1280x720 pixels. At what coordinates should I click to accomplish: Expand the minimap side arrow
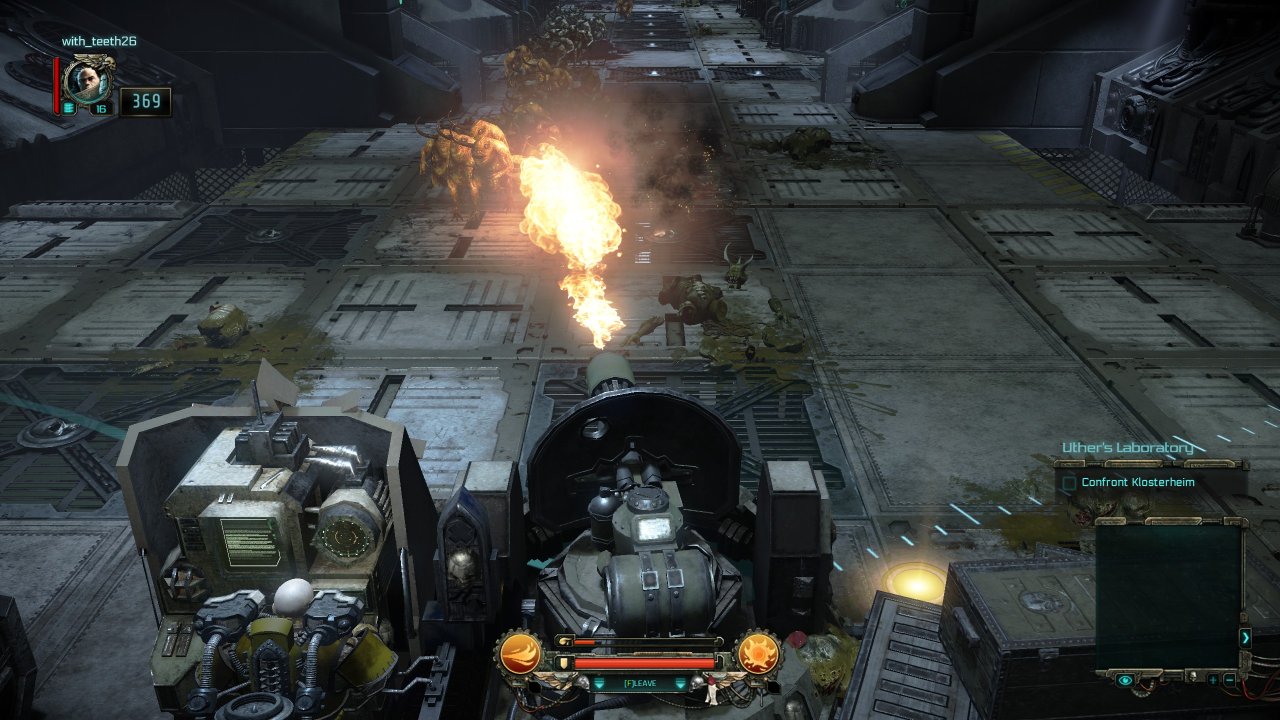click(1245, 637)
